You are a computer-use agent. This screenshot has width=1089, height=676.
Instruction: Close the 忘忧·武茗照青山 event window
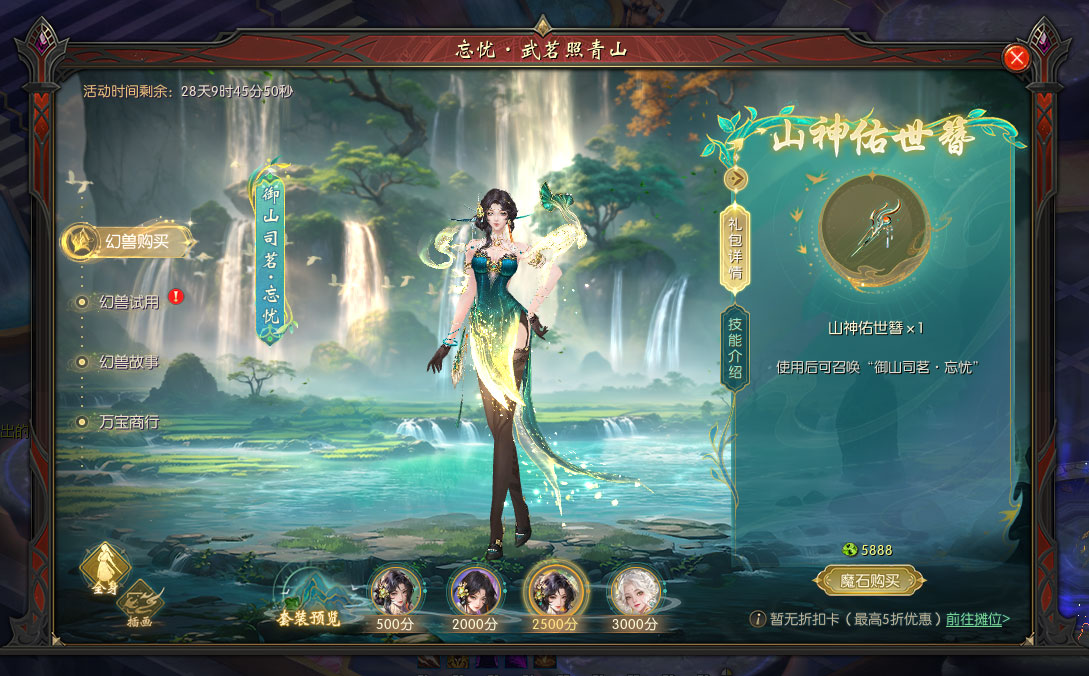(1017, 58)
